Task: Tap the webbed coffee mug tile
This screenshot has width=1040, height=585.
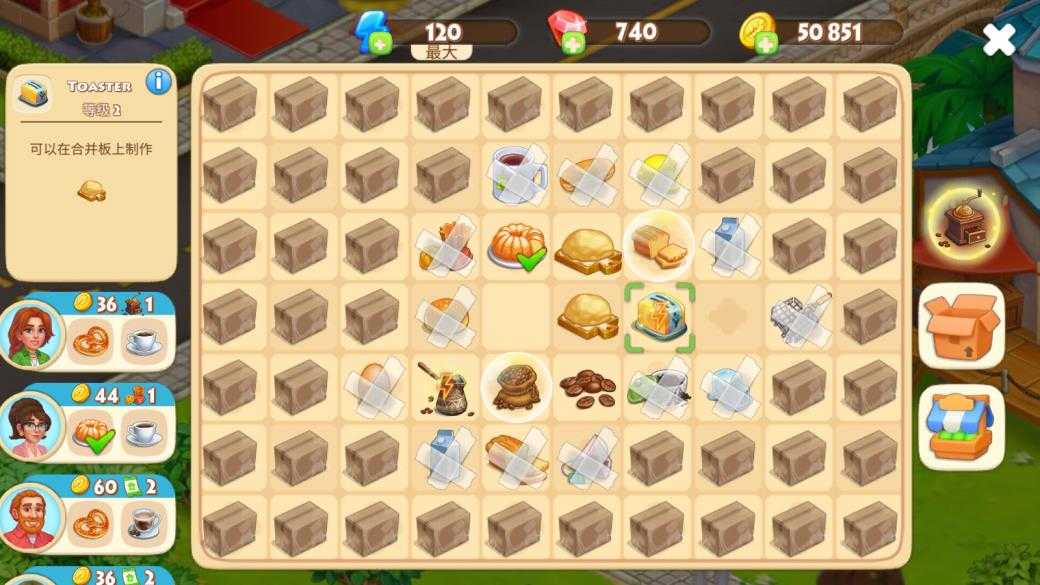Action: click(x=517, y=175)
